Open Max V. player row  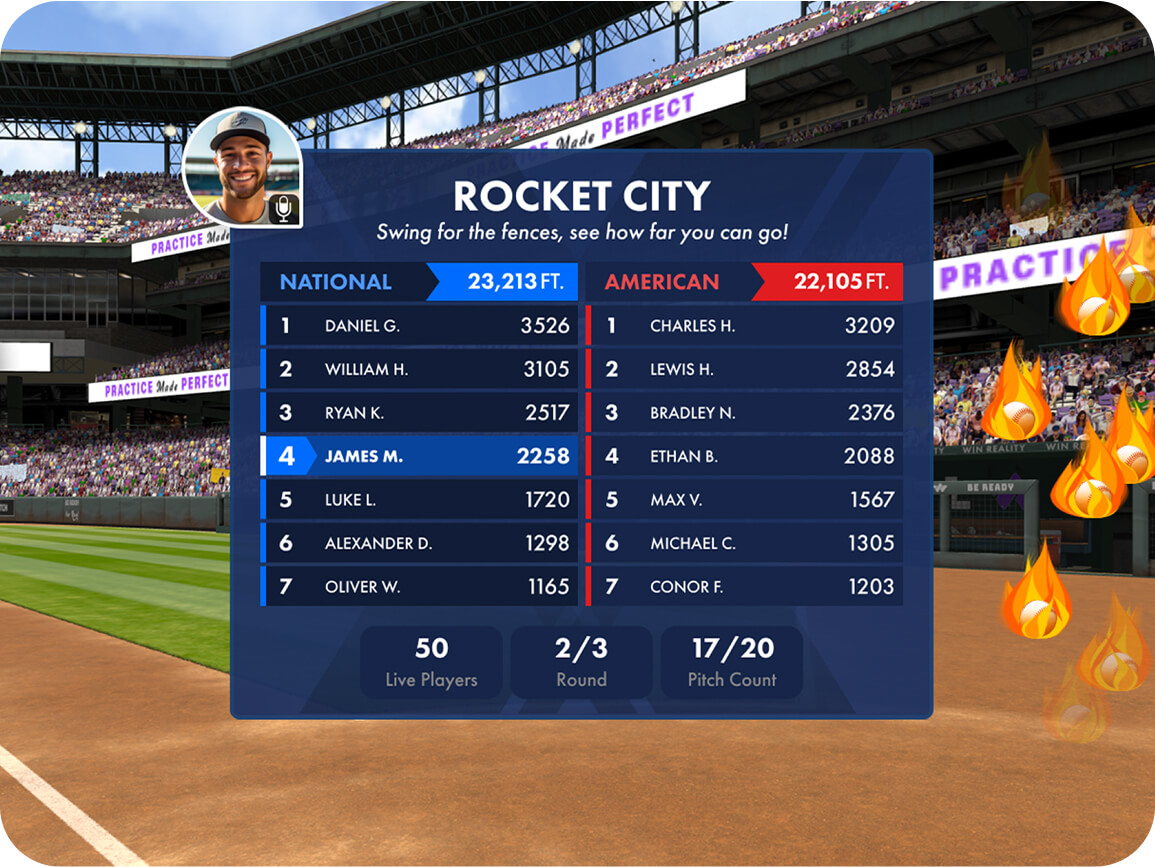[x=744, y=500]
